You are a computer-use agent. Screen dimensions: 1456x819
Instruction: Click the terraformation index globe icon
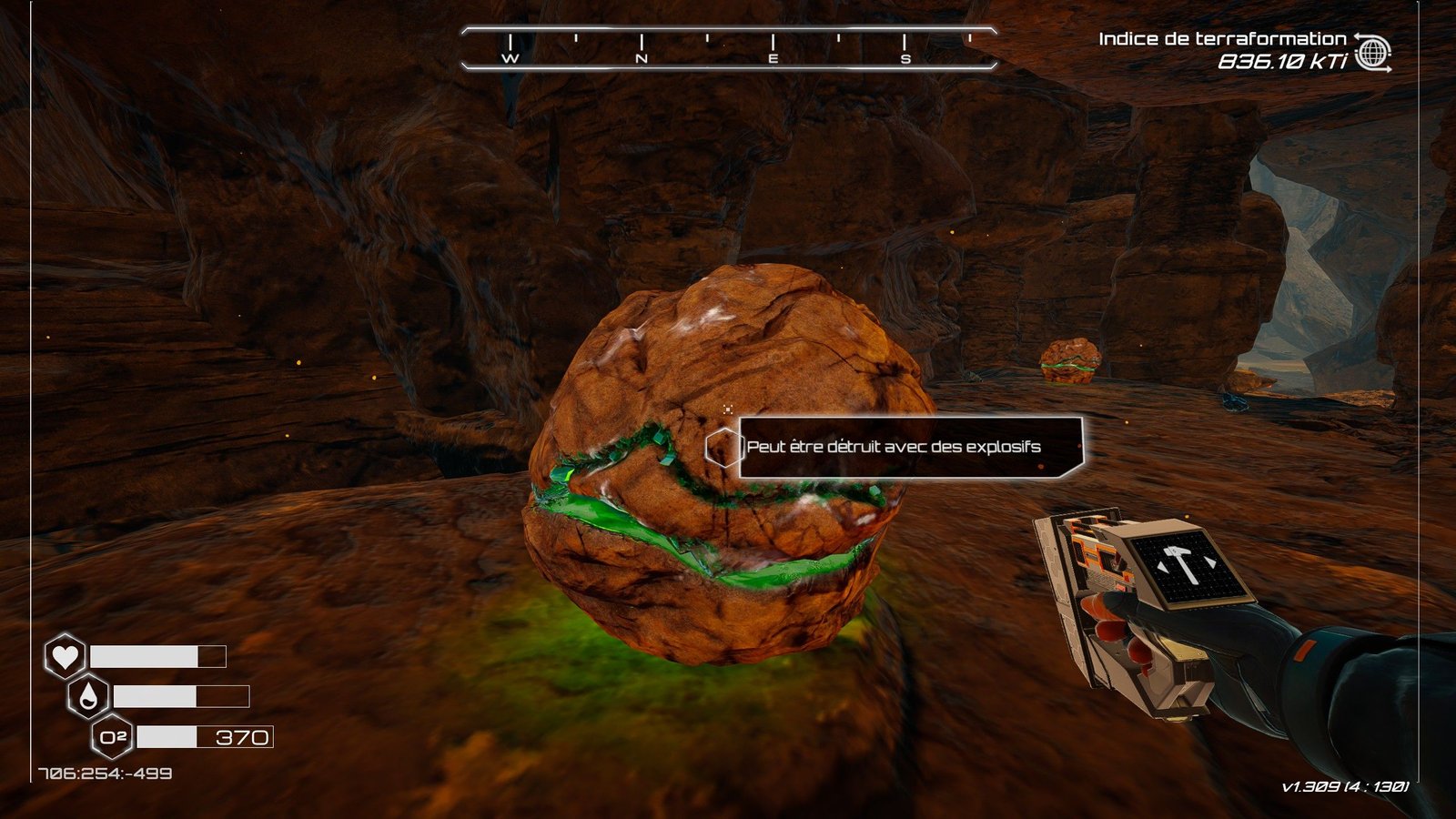click(x=1372, y=53)
